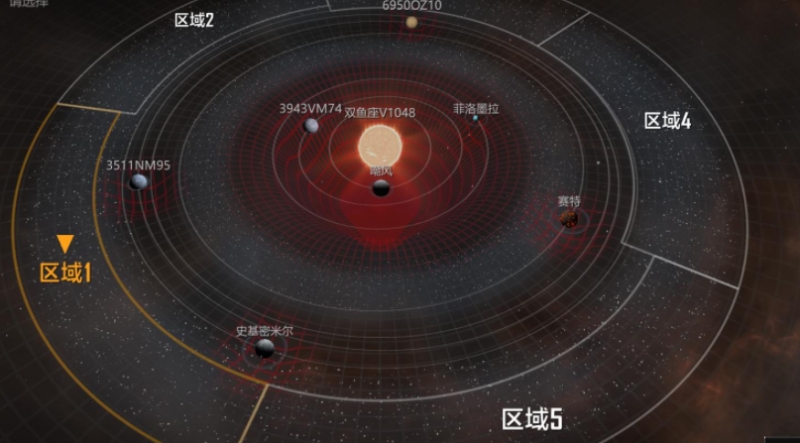Select the dark planet below the star
Viewport: 800px width, 443px height.
(381, 188)
